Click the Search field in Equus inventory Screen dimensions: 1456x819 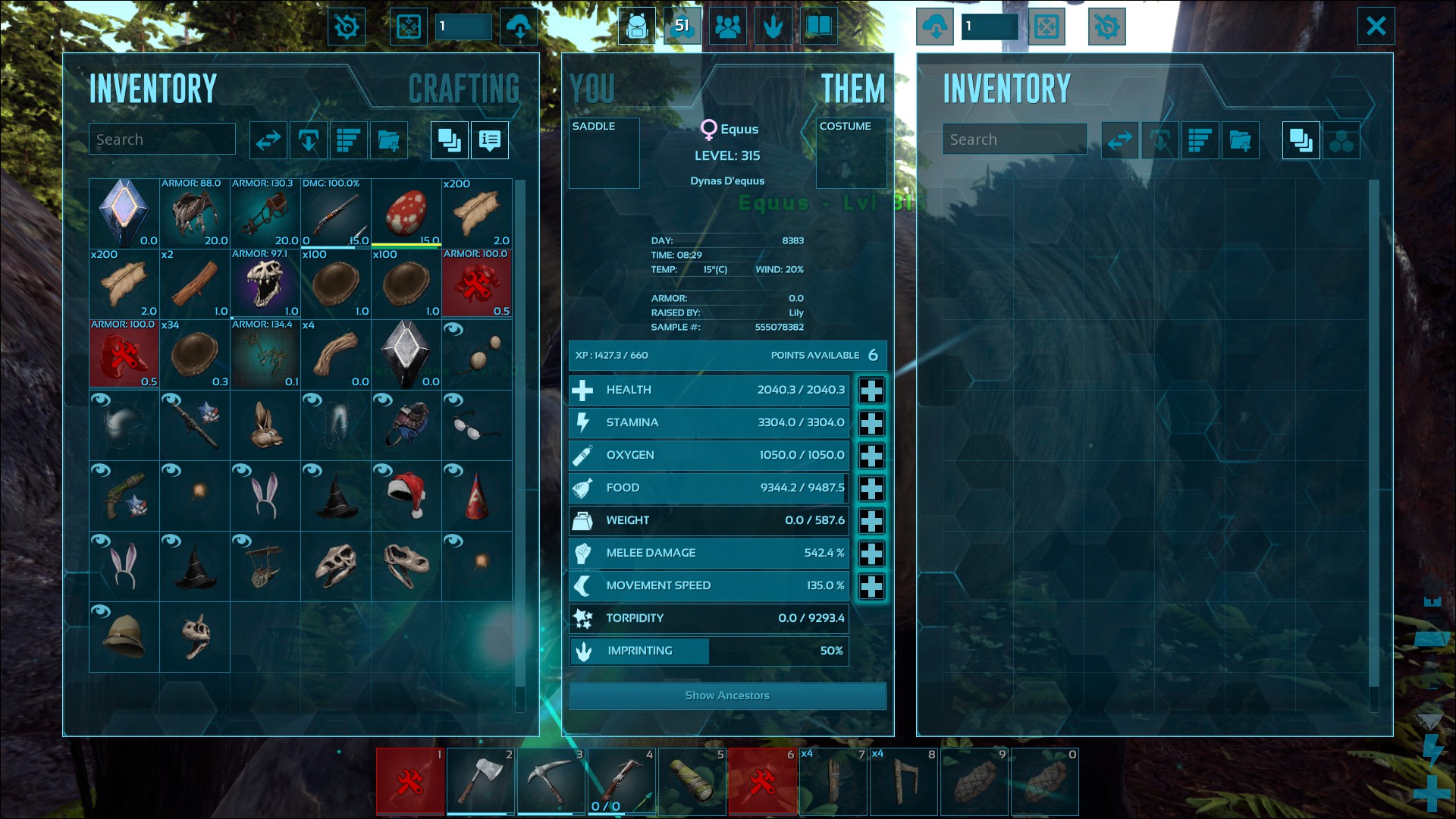tap(1015, 139)
